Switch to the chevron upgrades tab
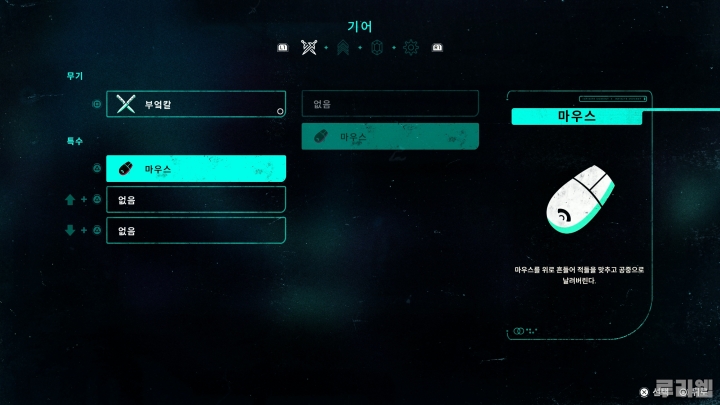 tap(343, 48)
